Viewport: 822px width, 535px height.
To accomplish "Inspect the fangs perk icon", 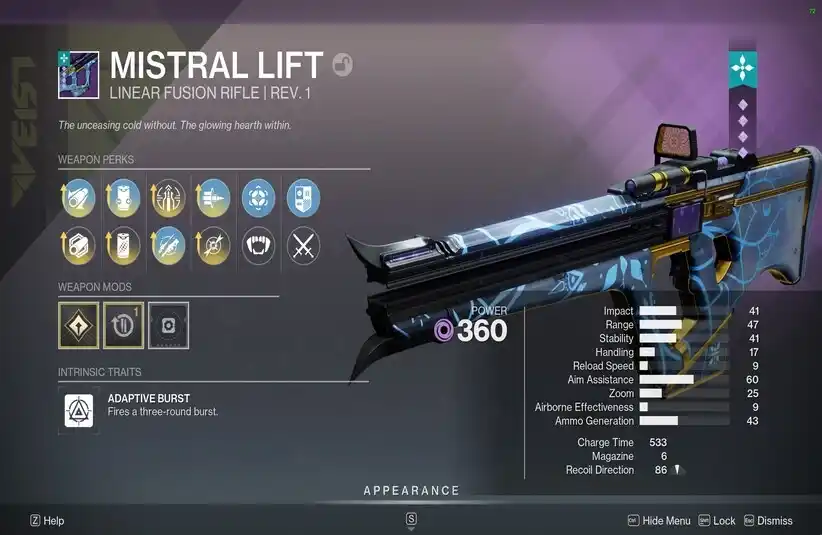I will (258, 245).
